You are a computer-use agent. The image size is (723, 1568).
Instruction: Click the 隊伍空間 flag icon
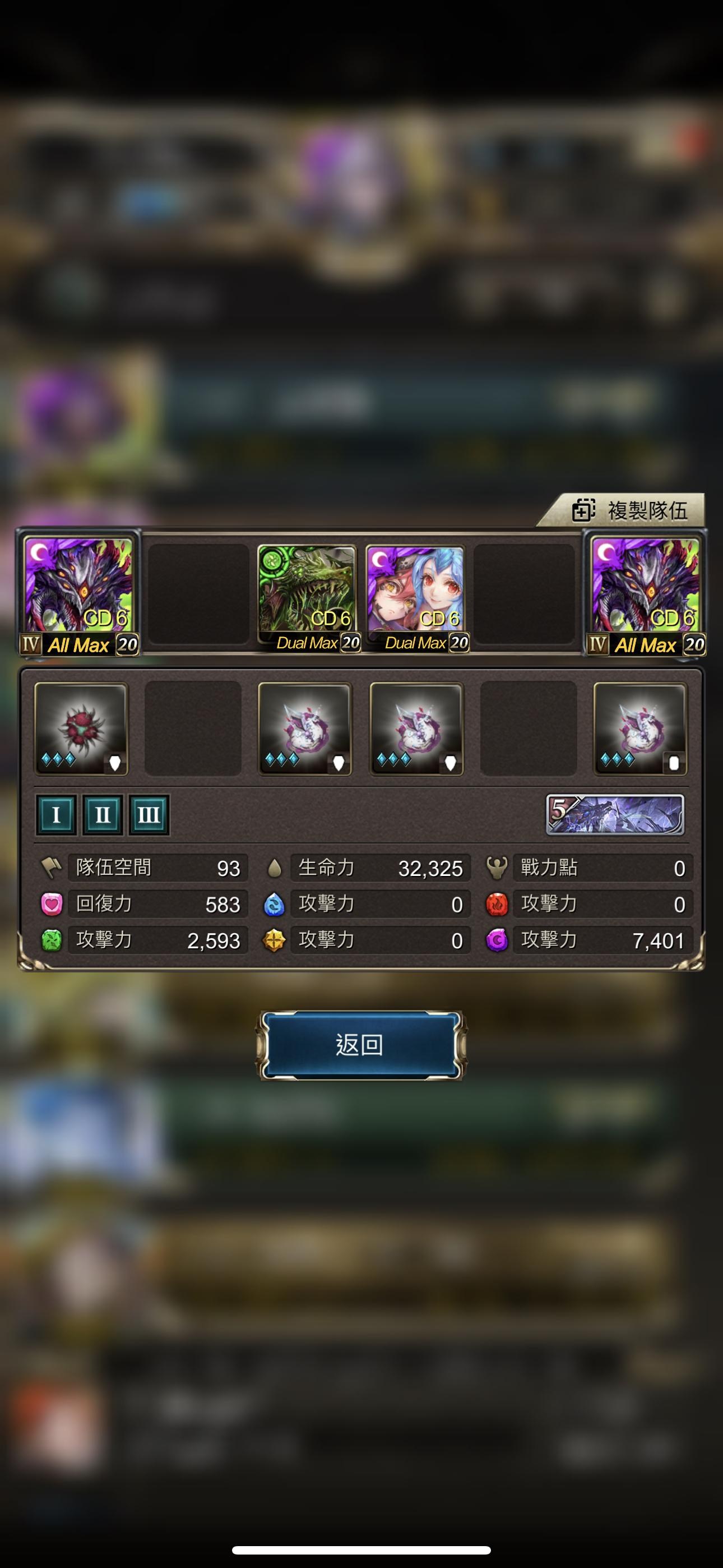coord(55,869)
